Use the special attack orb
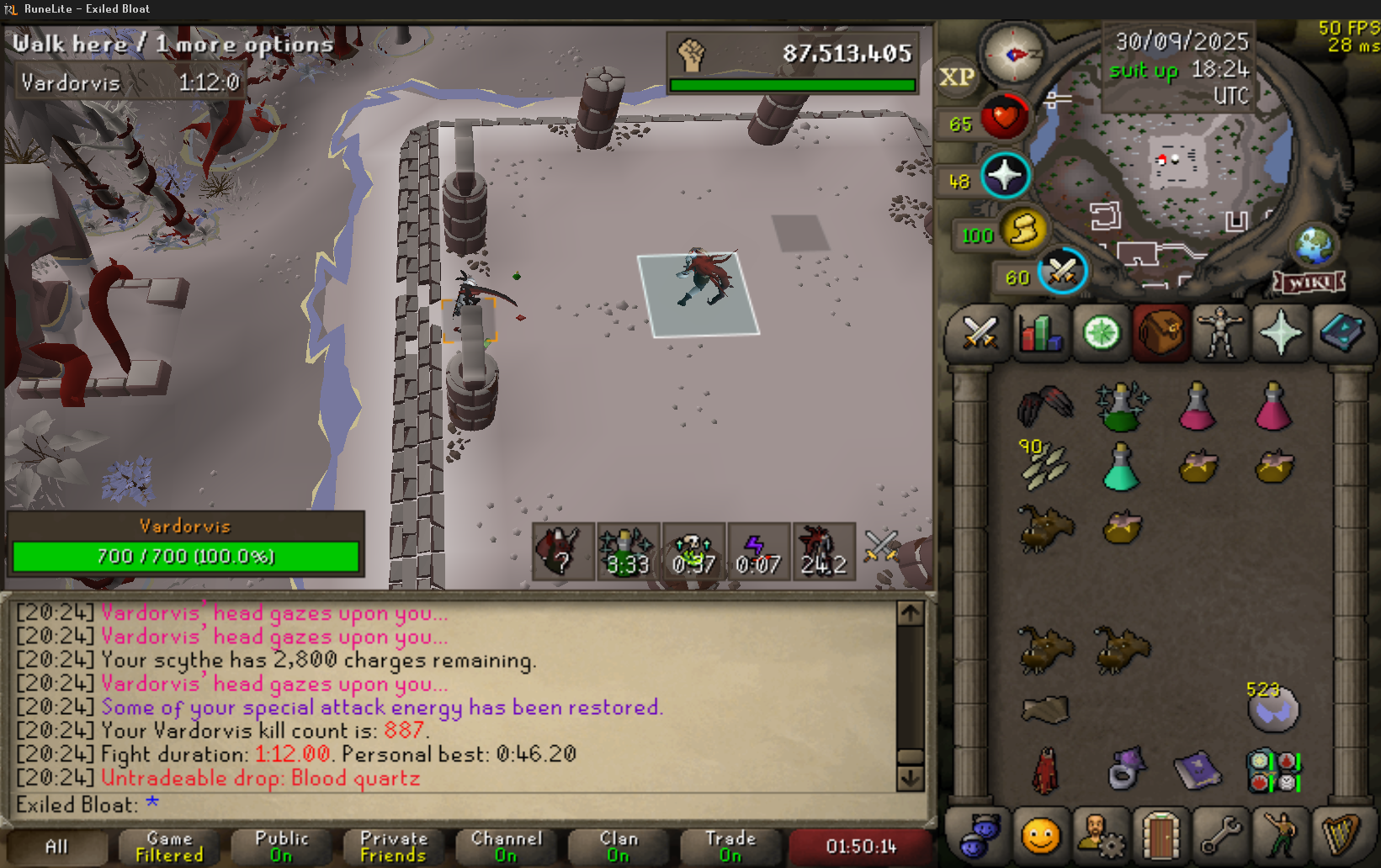The image size is (1381, 868). [1062, 271]
